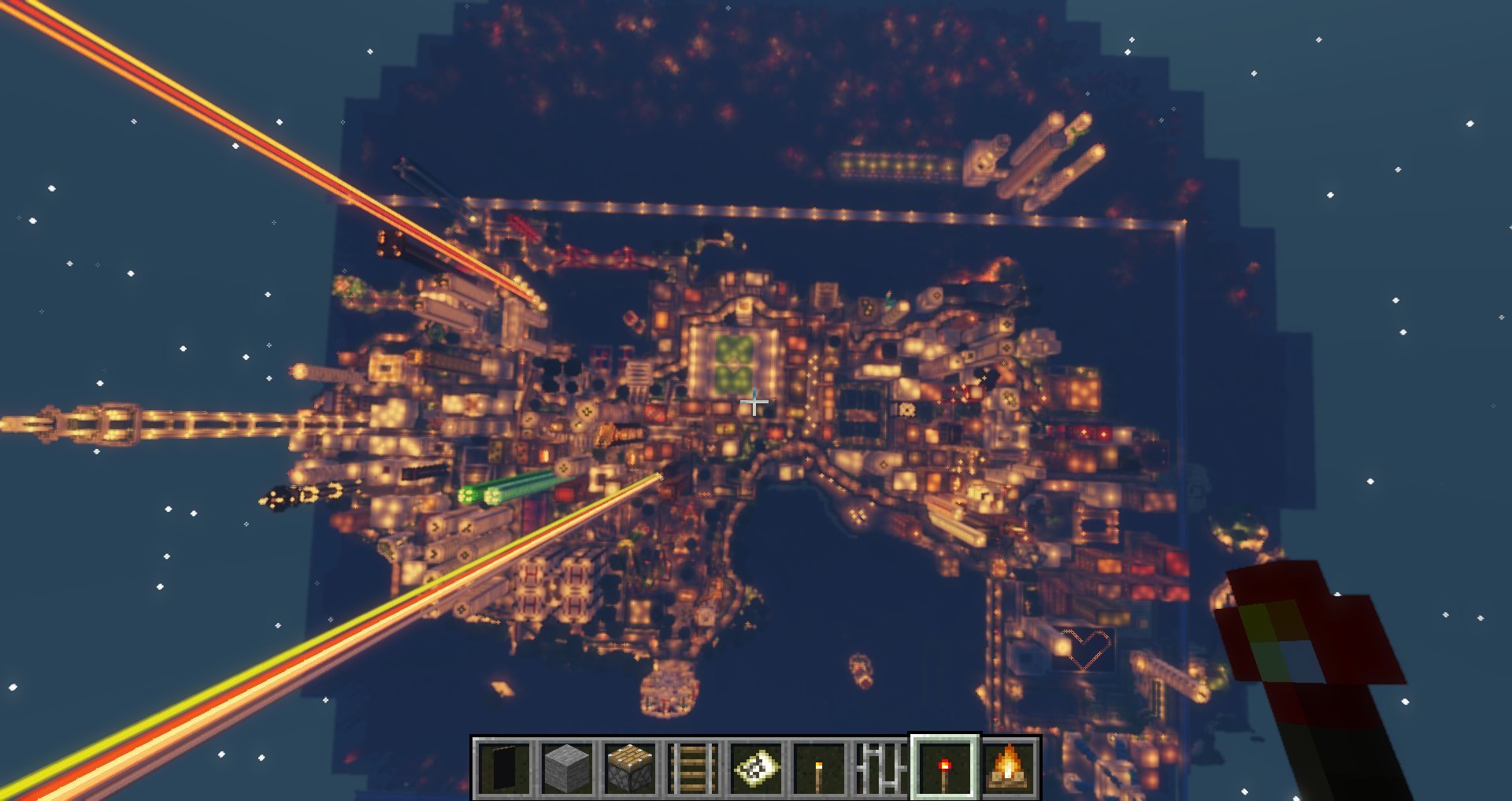Select the campfire hotbar slot

pyautogui.click(x=1008, y=767)
